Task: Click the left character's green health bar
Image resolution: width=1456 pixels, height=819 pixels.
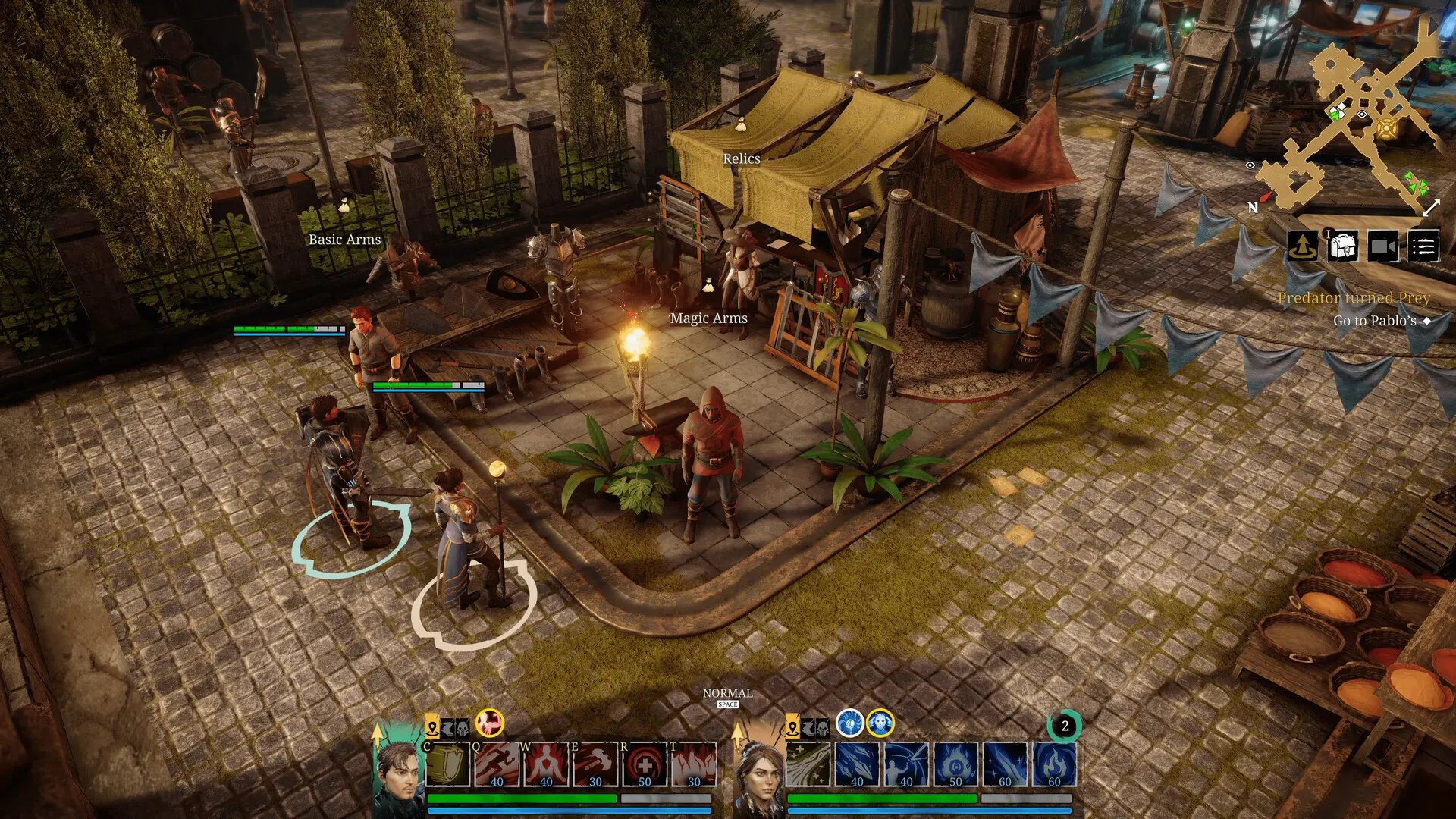Action: point(522,798)
